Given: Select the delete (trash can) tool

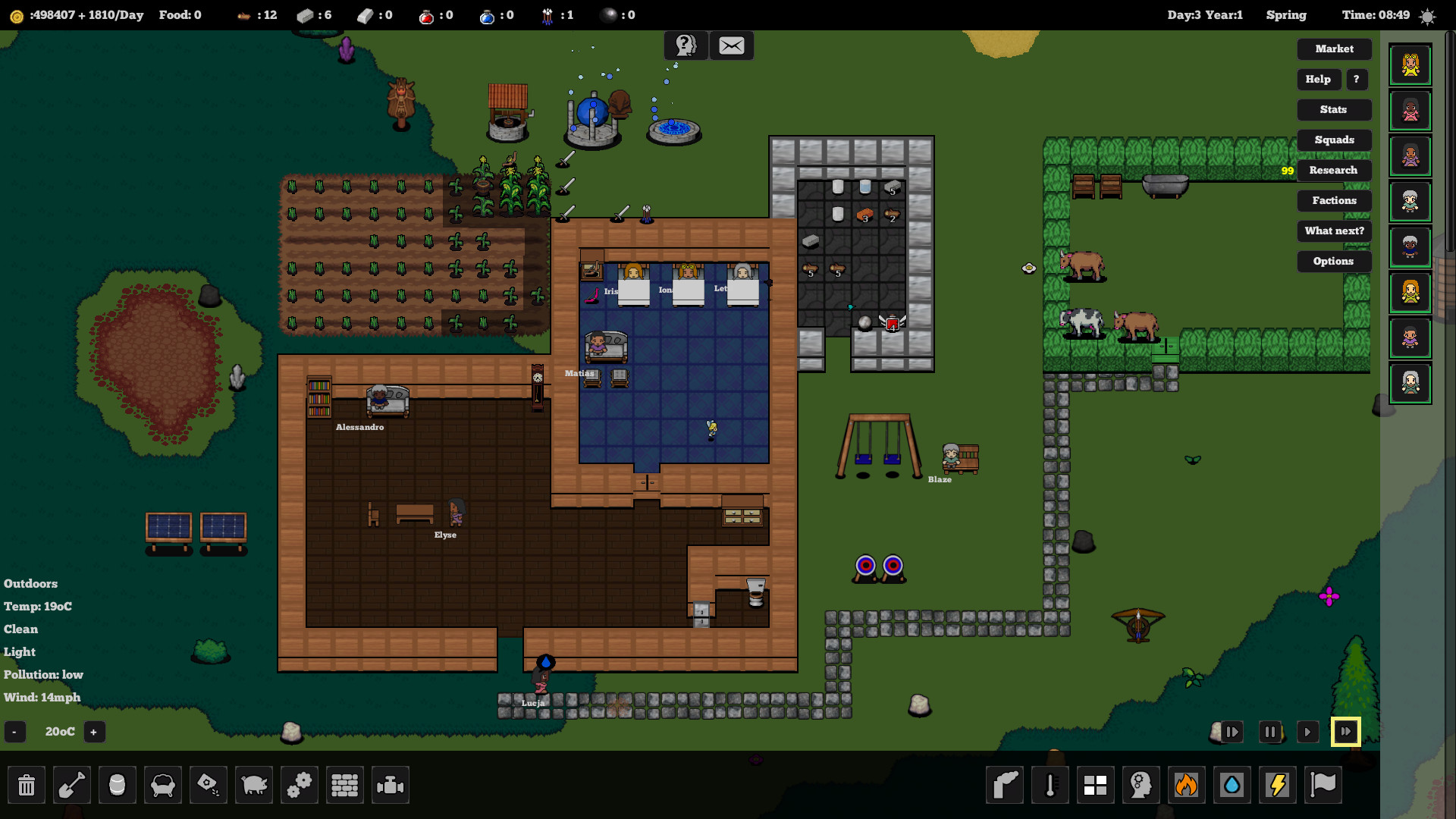Looking at the screenshot, I should tap(27, 785).
